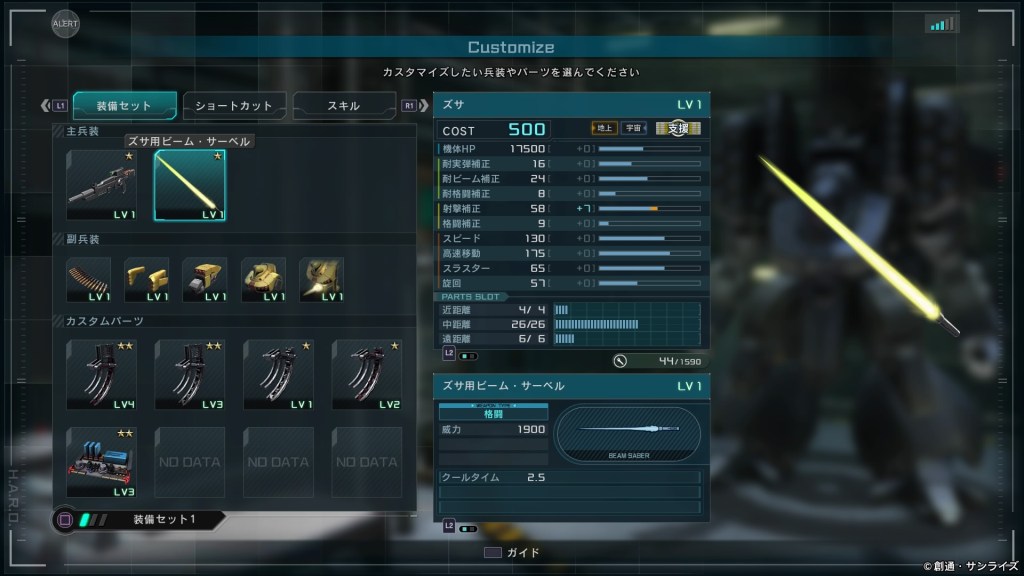Select the LV4 claw custom part

101,374
